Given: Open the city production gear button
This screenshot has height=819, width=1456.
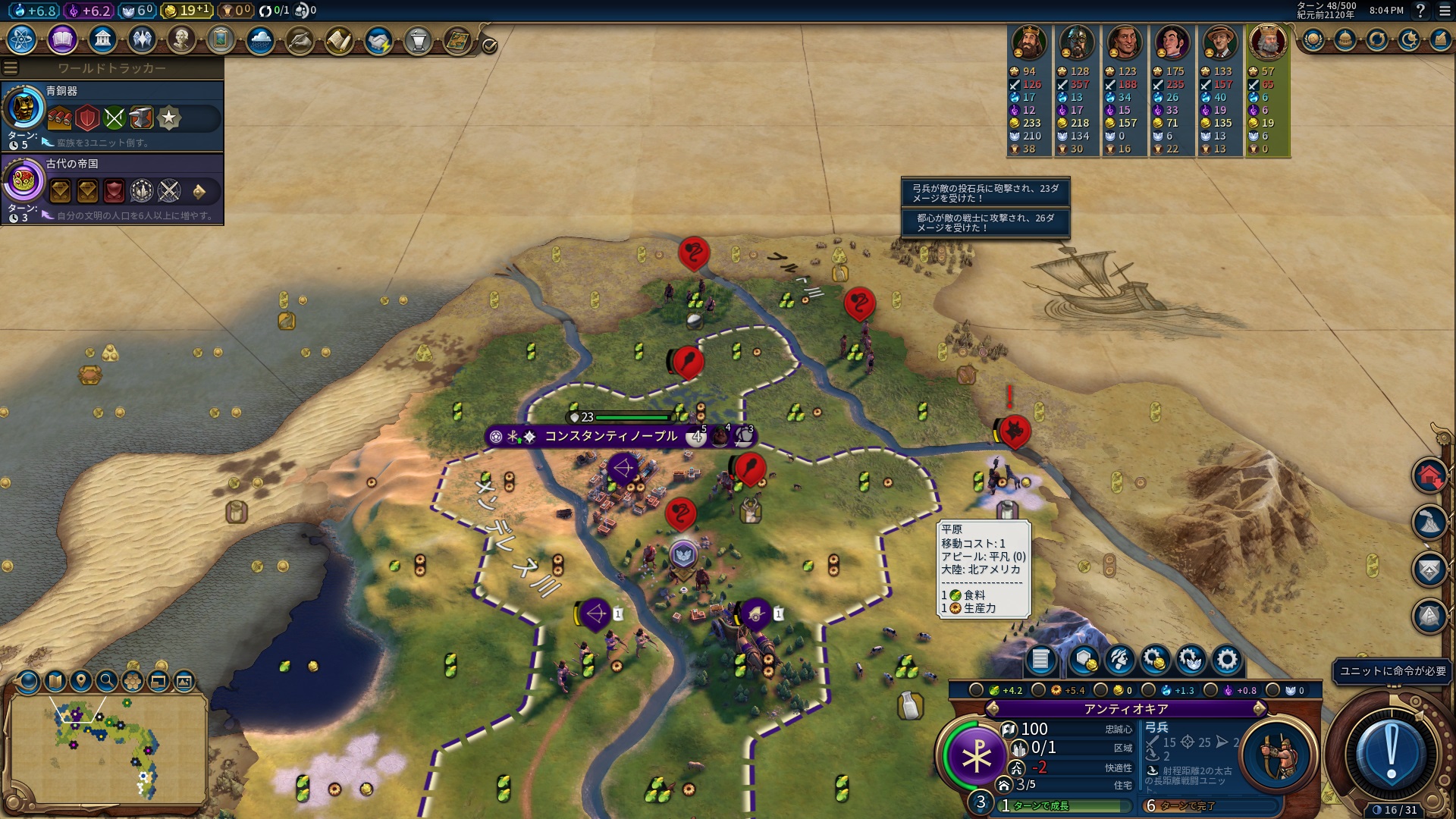Looking at the screenshot, I should point(1226,661).
